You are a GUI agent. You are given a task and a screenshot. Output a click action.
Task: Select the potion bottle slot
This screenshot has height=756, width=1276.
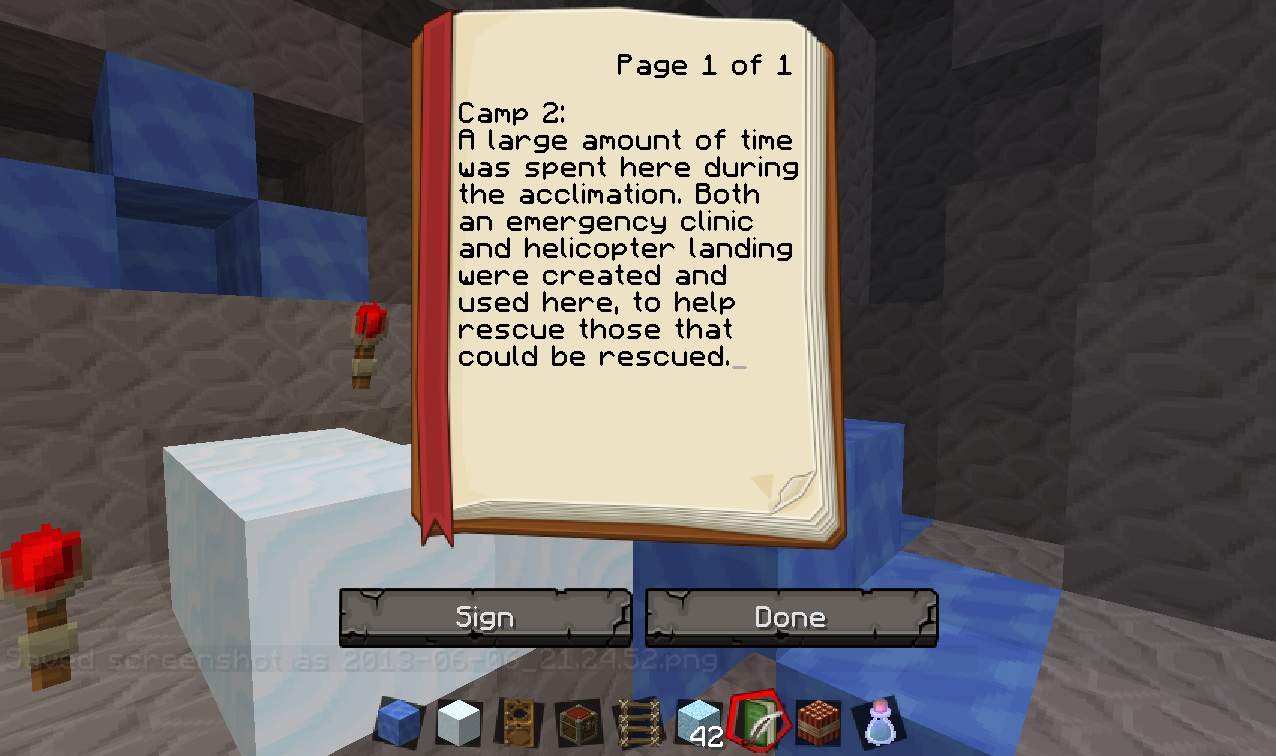[879, 721]
